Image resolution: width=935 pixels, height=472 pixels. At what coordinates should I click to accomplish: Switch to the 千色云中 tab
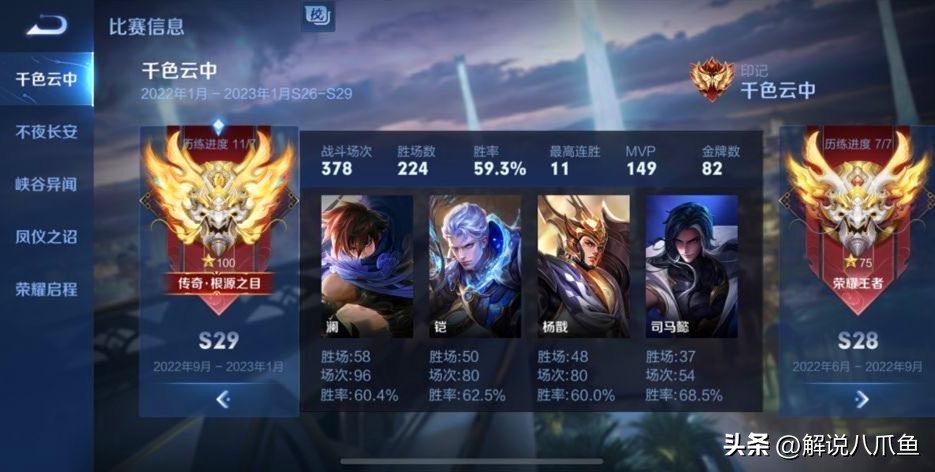pos(46,79)
